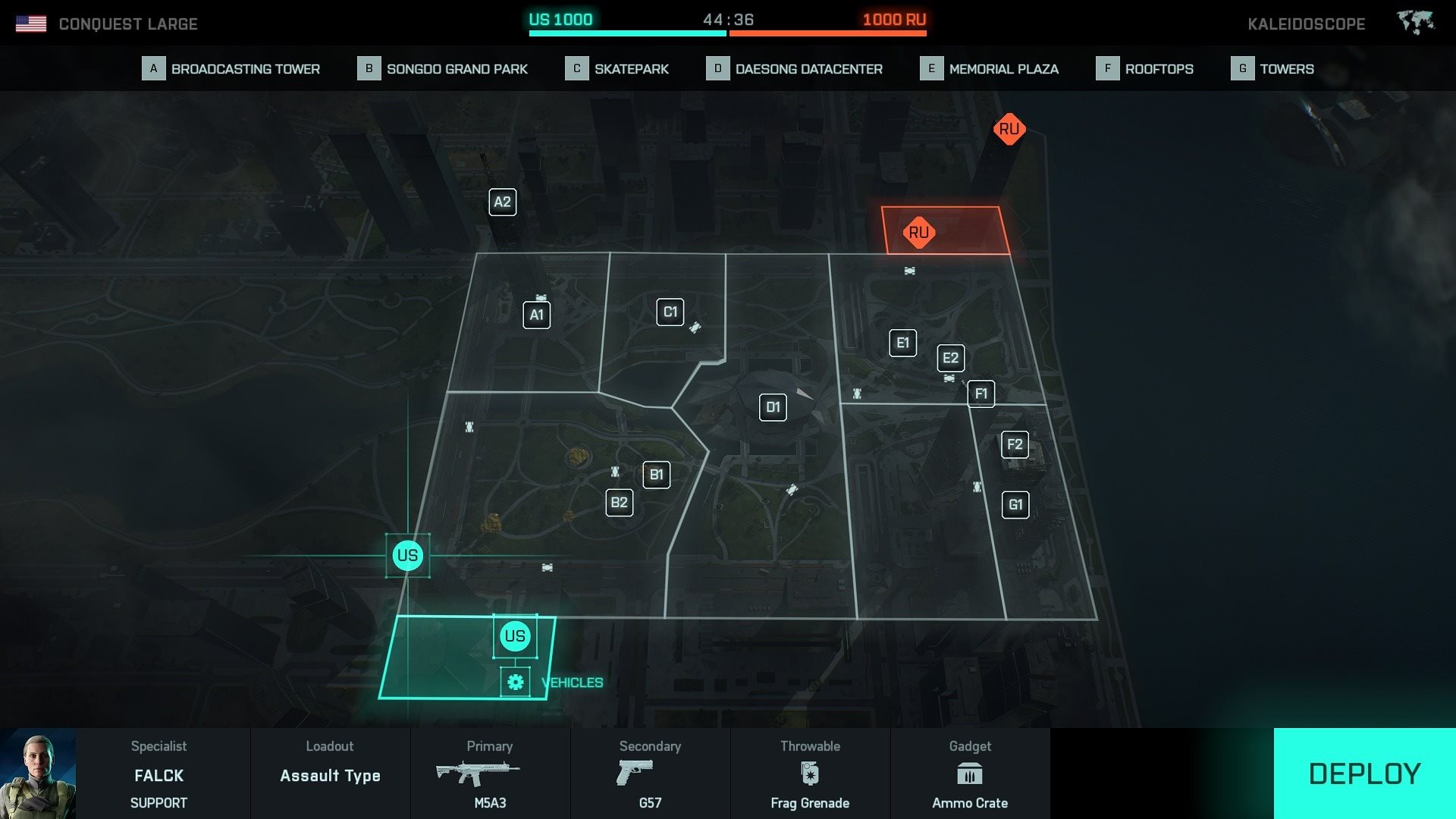This screenshot has height=819, width=1456.
Task: Select the F2 Rooftops objective marker
Action: tap(1015, 444)
